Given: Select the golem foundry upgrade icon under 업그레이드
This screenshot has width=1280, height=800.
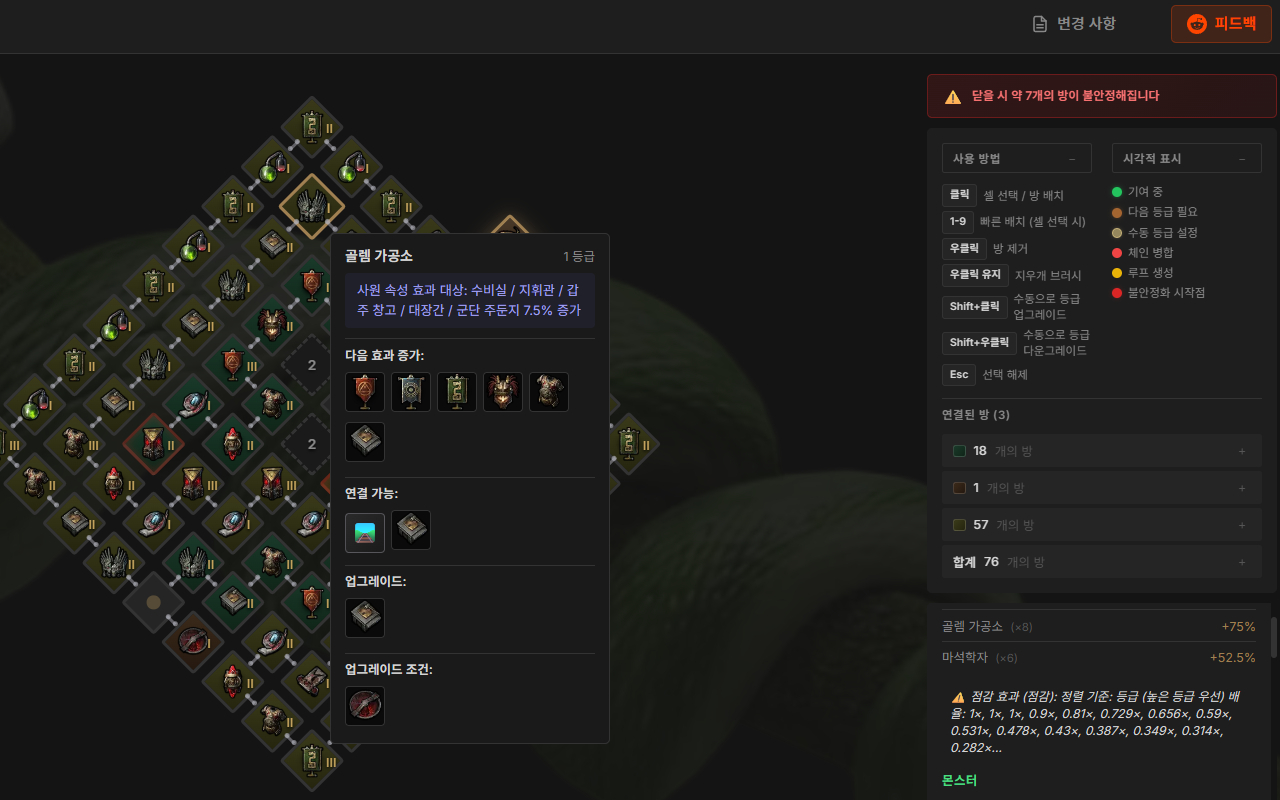Looking at the screenshot, I should click(365, 617).
